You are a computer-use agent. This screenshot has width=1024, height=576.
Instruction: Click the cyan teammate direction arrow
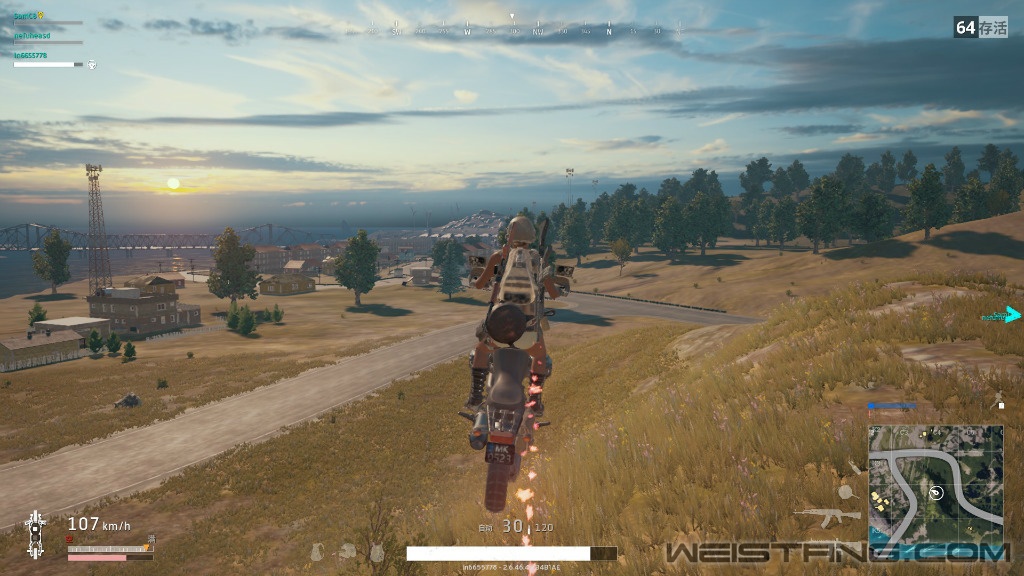[x=1011, y=315]
